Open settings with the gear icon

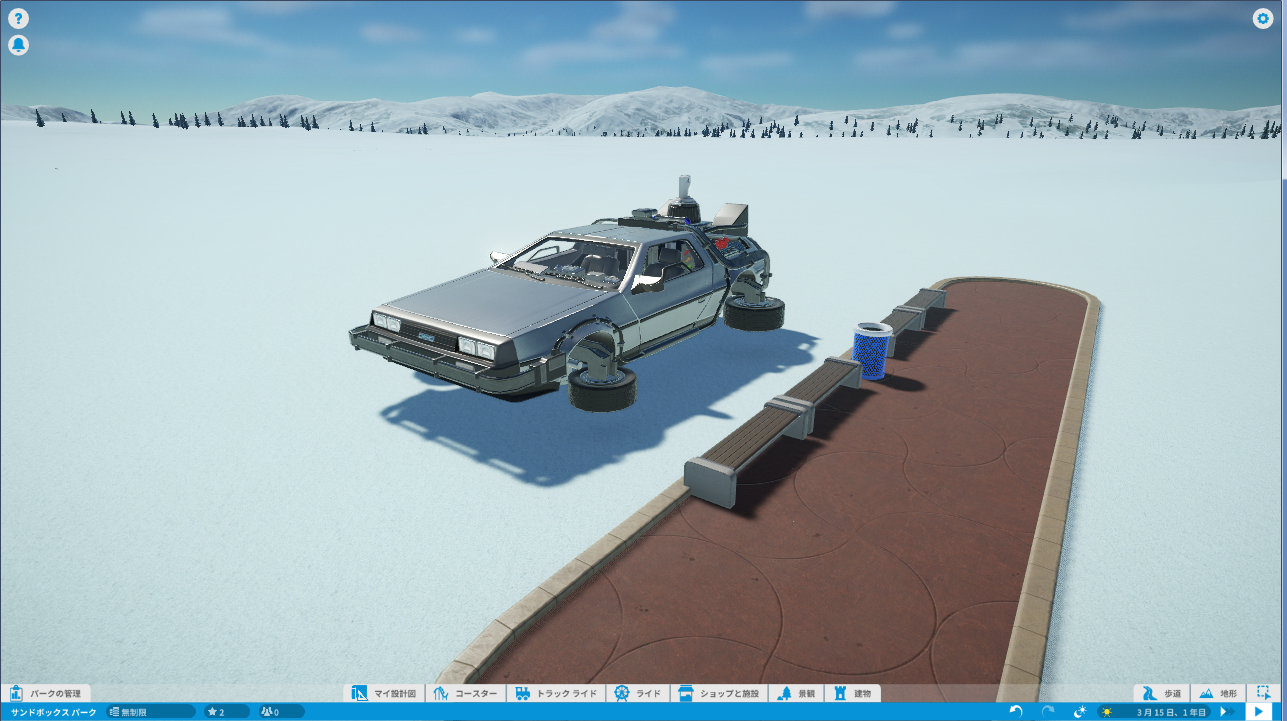[x=1263, y=18]
